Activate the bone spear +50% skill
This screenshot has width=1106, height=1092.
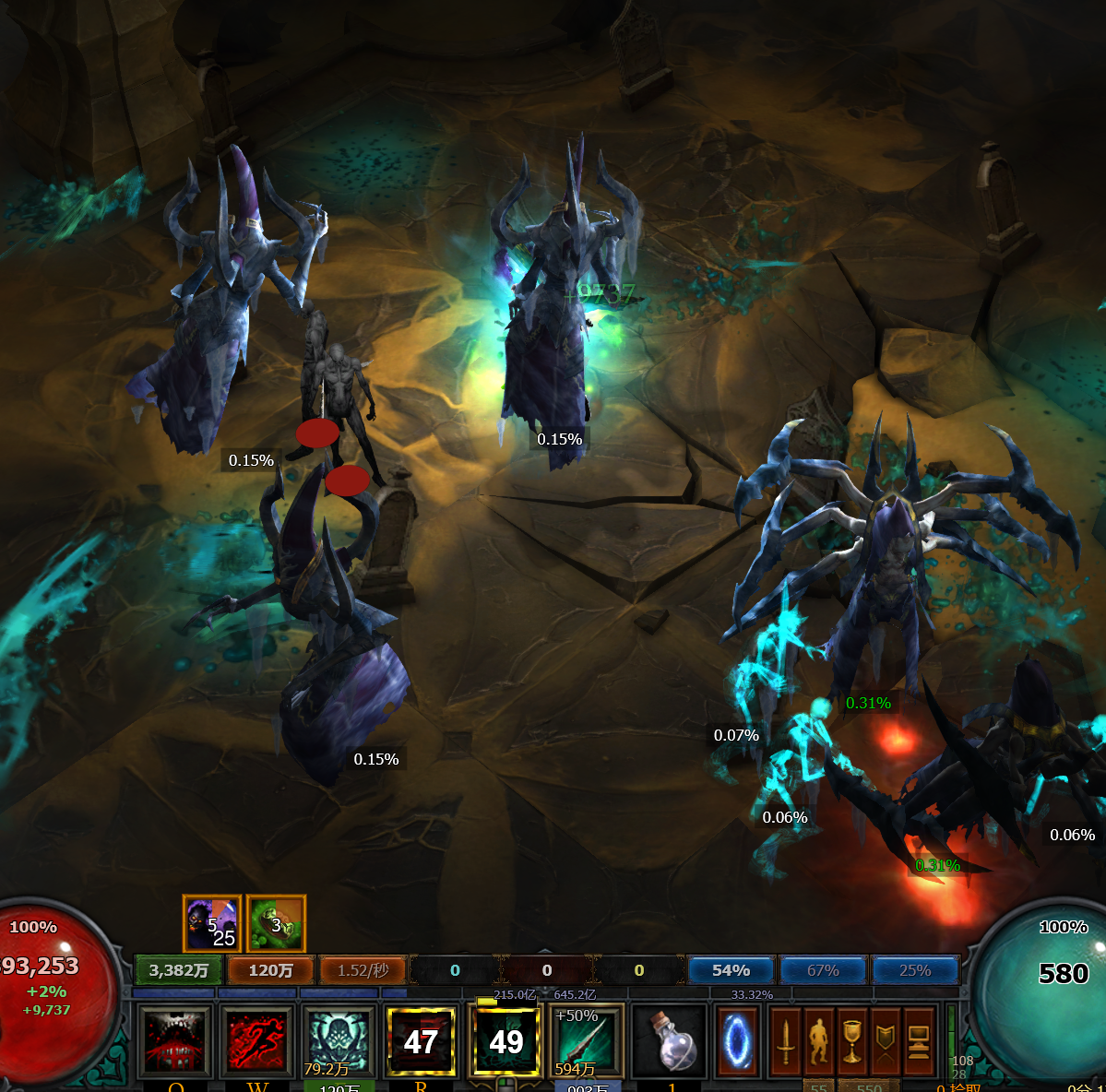588,1041
